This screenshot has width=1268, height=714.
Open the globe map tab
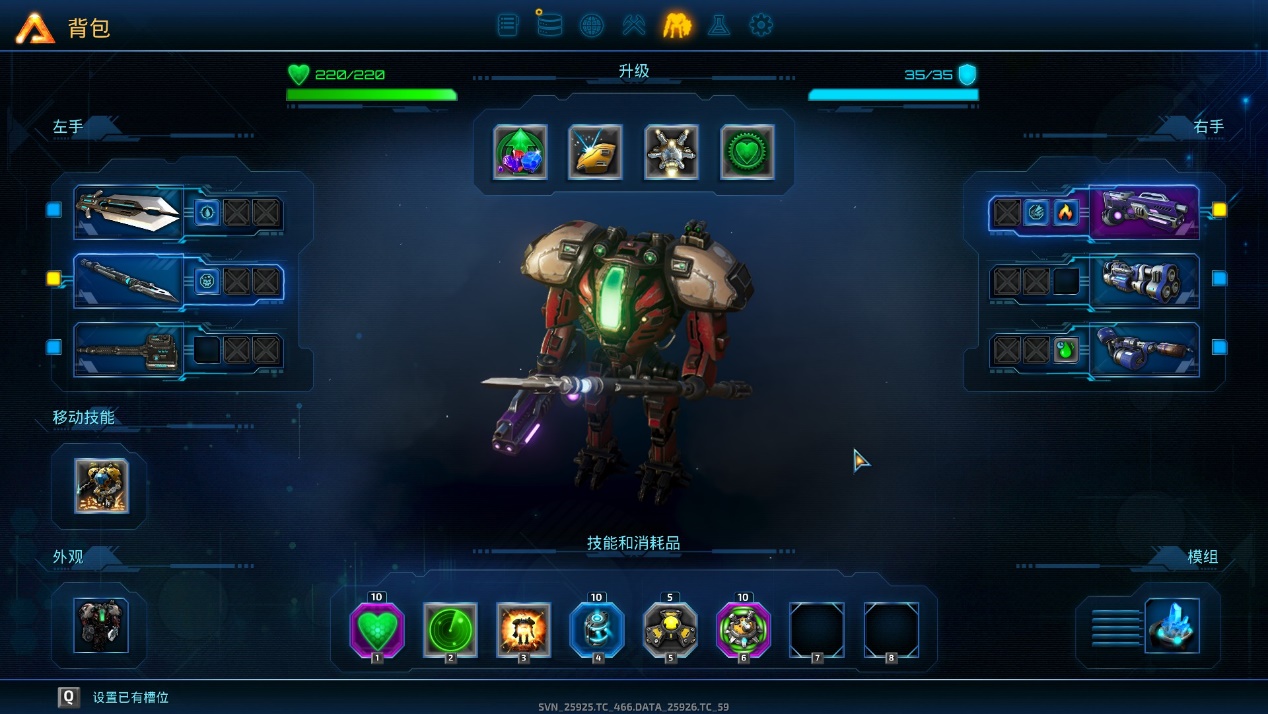(591, 25)
